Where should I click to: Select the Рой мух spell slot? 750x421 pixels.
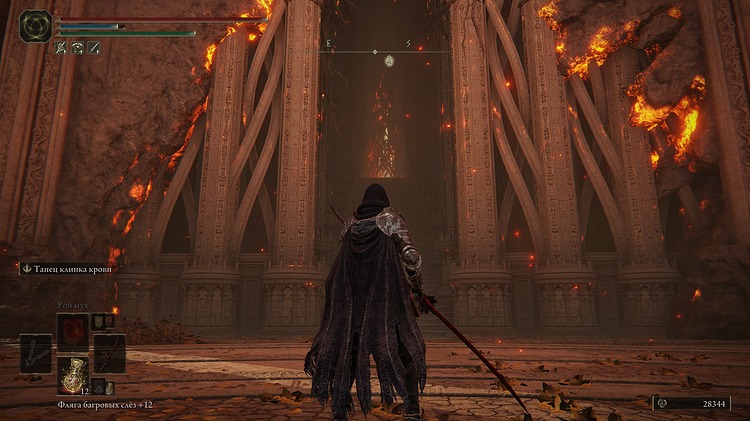point(72,329)
